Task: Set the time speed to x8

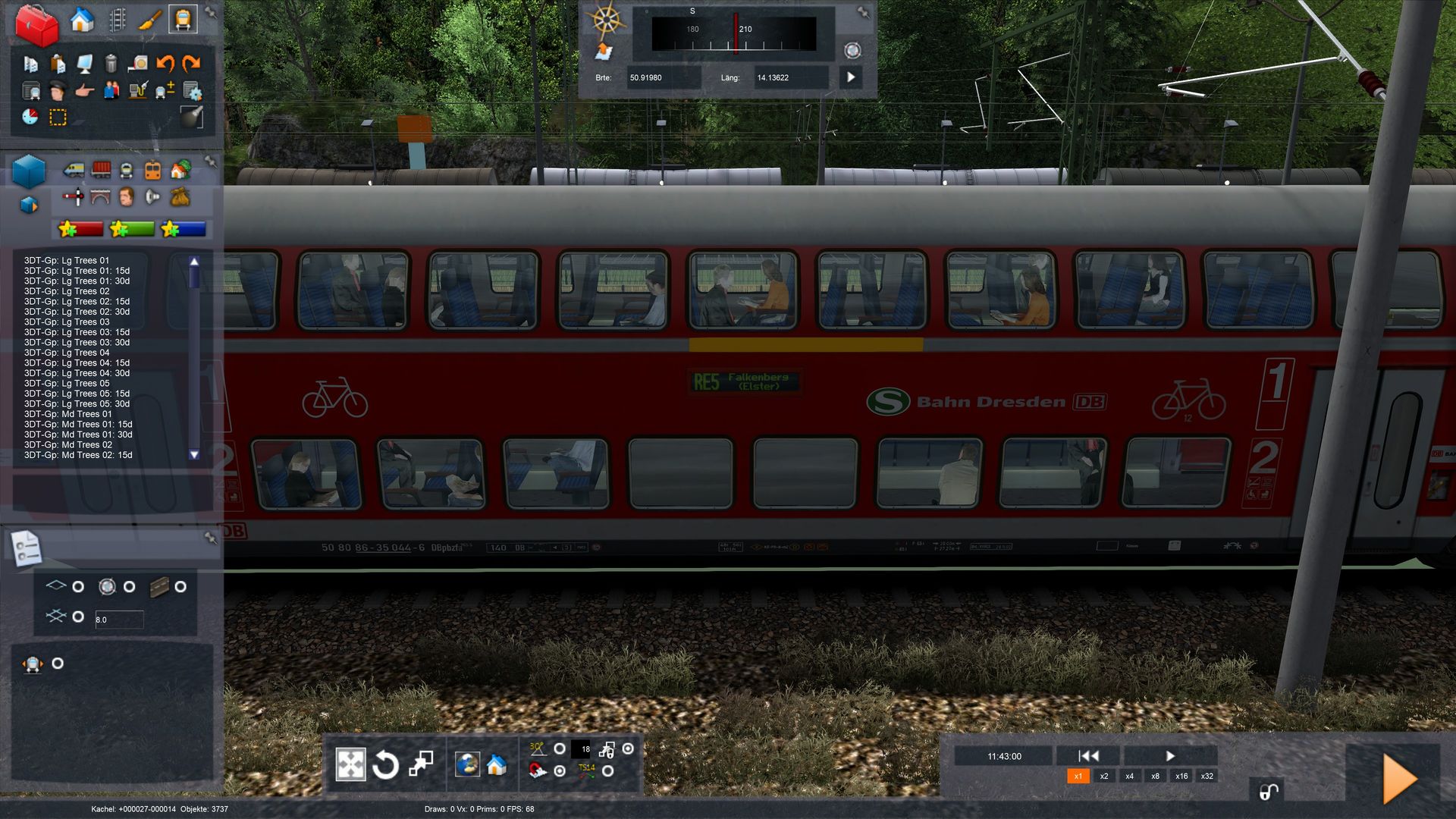Action: [1155, 776]
